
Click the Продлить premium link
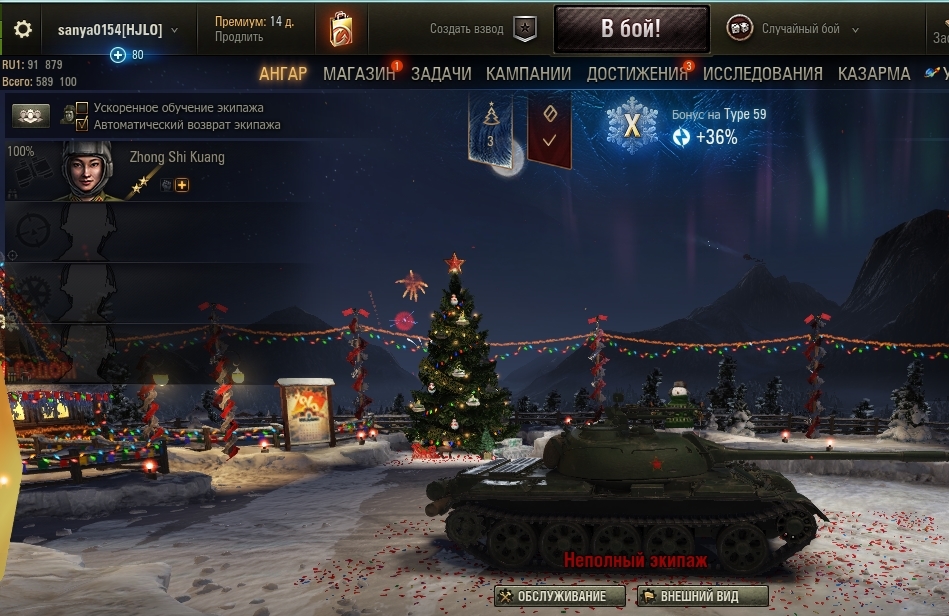click(x=239, y=38)
